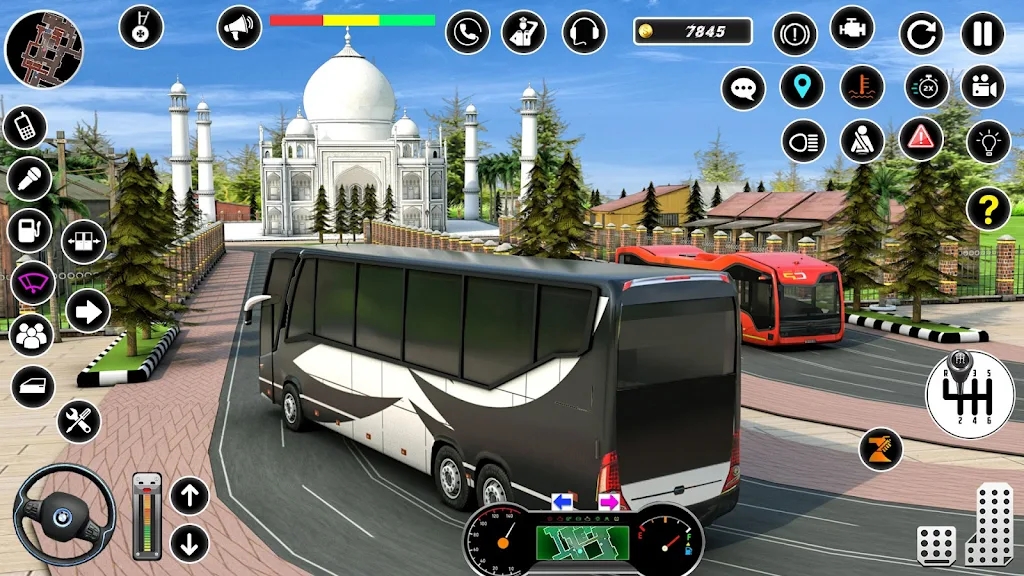Open the headset support icon
Screen dimensions: 1024x576
584,32
